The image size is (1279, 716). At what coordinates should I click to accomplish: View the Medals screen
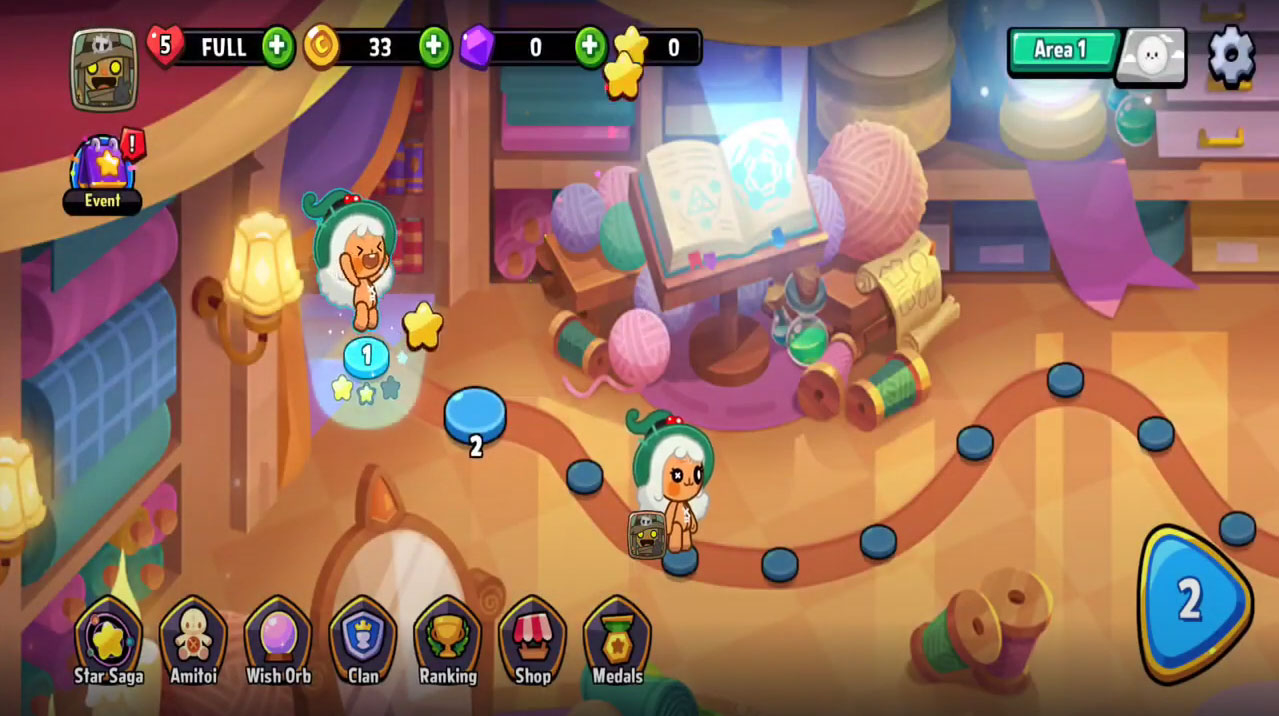point(617,642)
